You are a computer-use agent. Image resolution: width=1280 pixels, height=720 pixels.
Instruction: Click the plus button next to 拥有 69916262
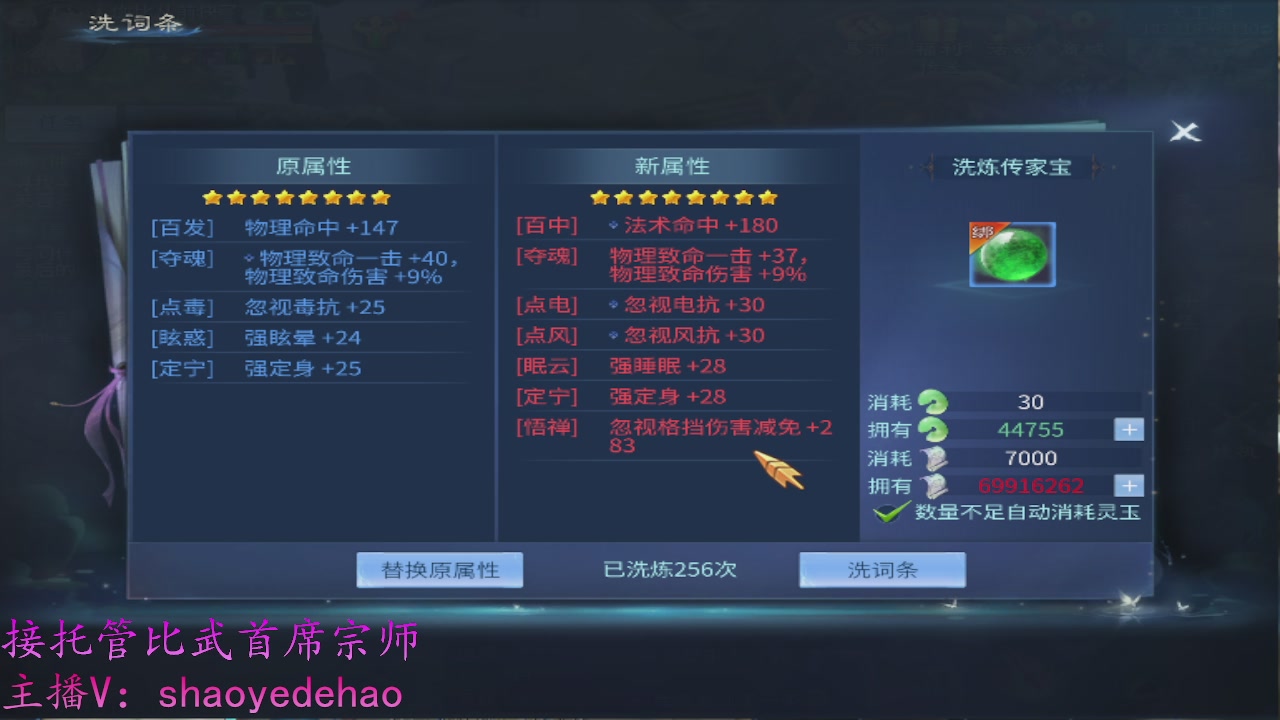[1128, 486]
